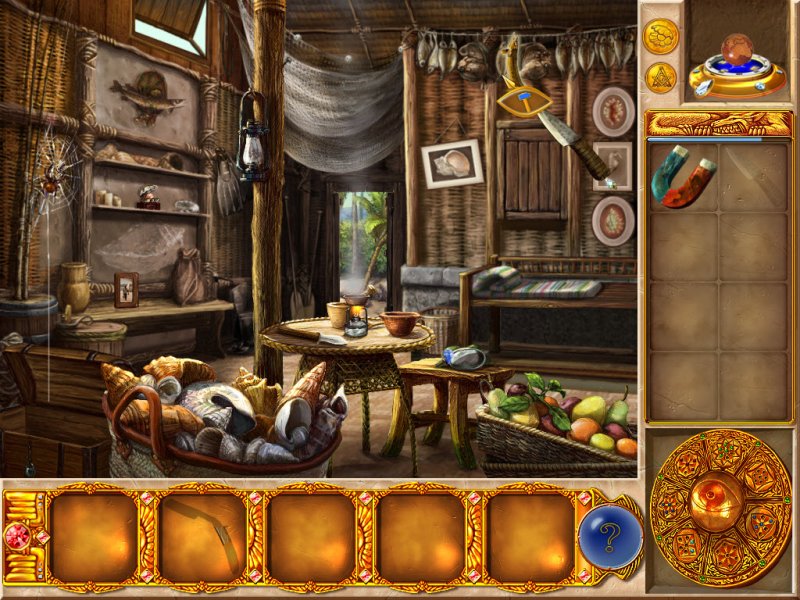Open the gold footprint coin button
The width and height of the screenshot is (800, 600).
[x=661, y=36]
